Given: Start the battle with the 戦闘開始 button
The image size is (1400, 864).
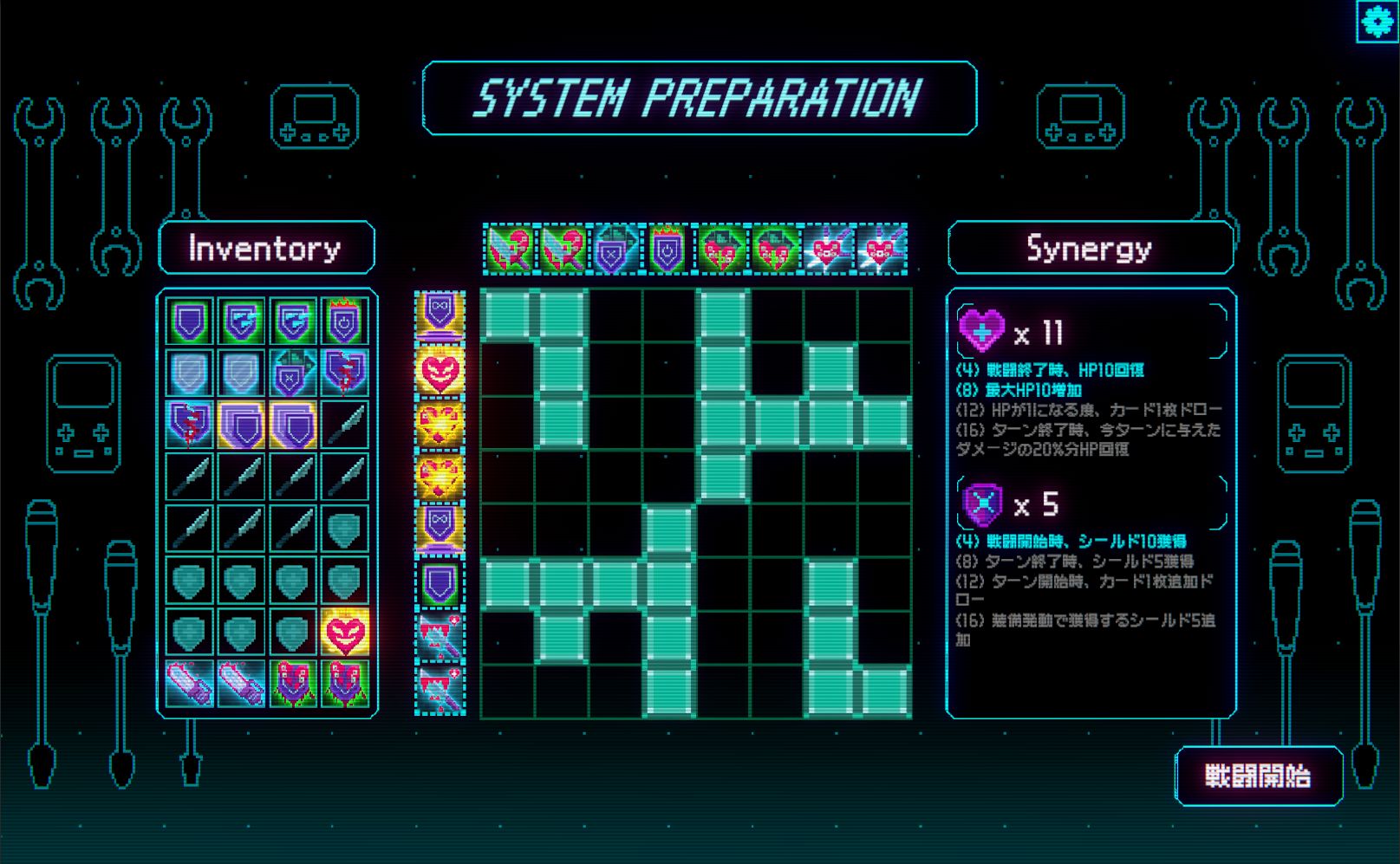Looking at the screenshot, I should (x=1258, y=776).
